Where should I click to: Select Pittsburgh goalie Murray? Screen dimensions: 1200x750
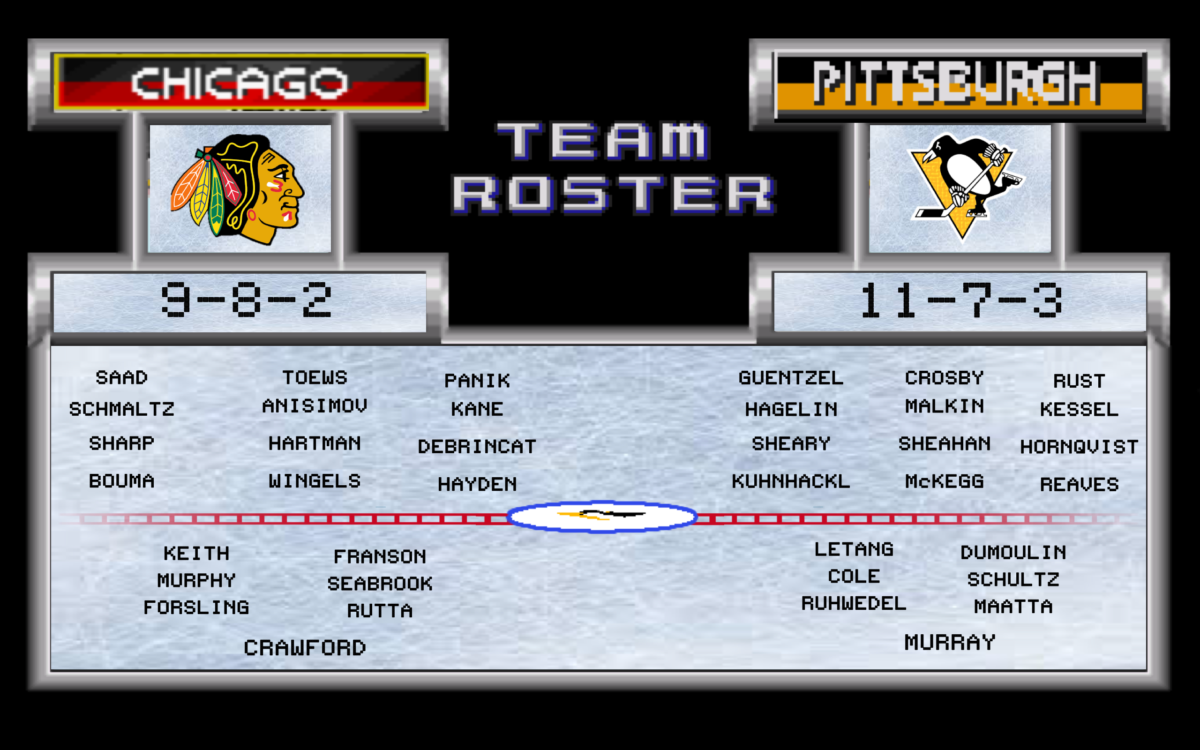coord(950,643)
